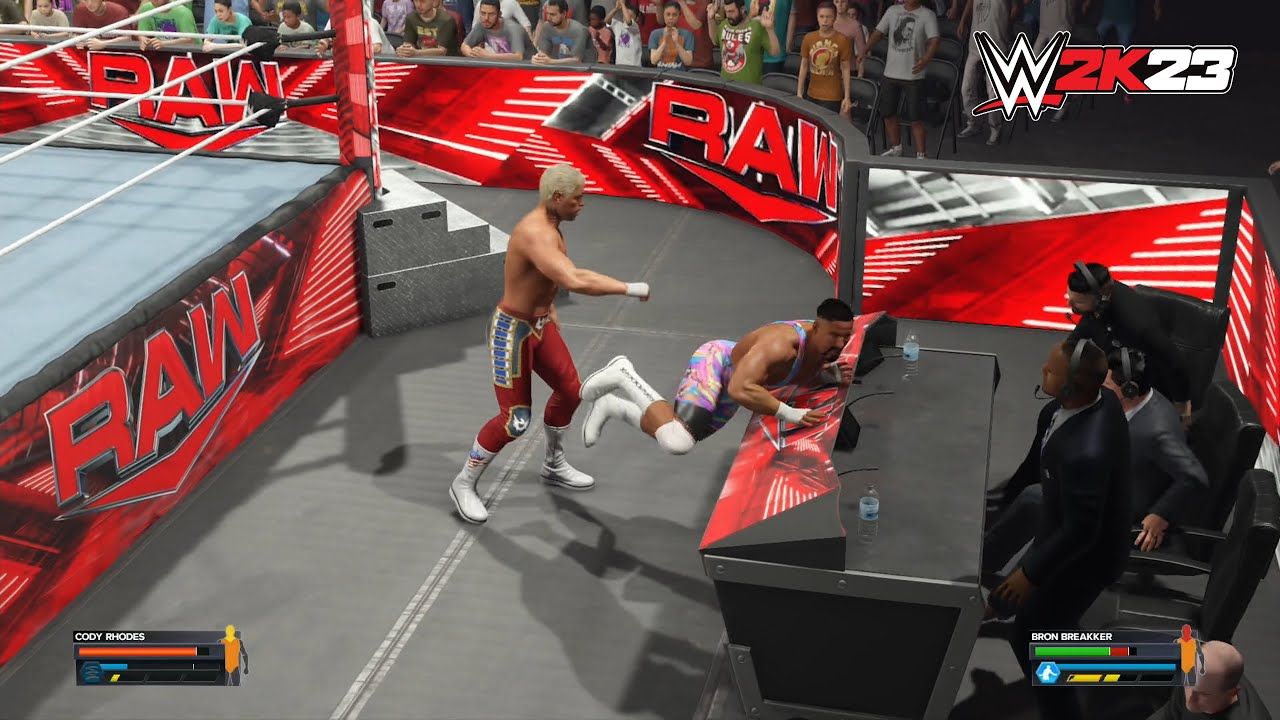Image resolution: width=1280 pixels, height=720 pixels.
Task: Click Bron Breakker's blue hexagon payback icon
Action: 1046,673
